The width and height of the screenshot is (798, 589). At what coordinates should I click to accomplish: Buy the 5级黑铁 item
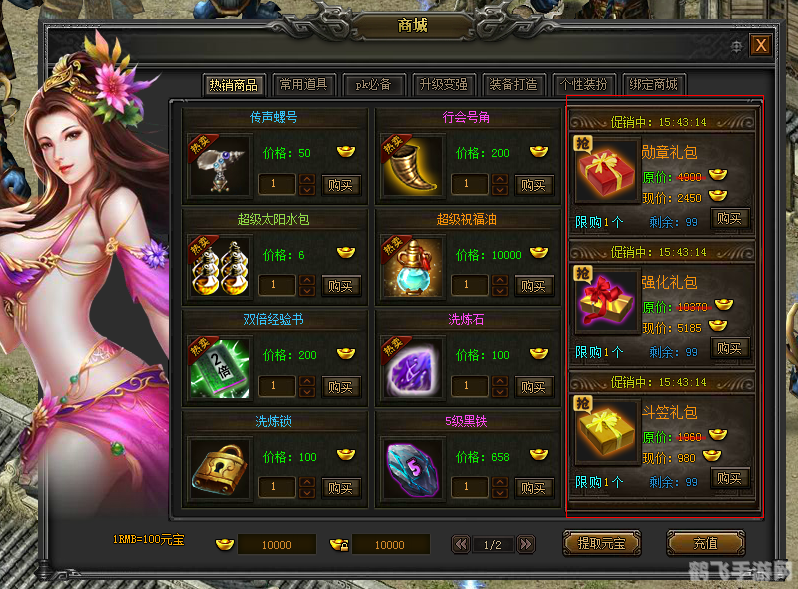pyautogui.click(x=533, y=488)
